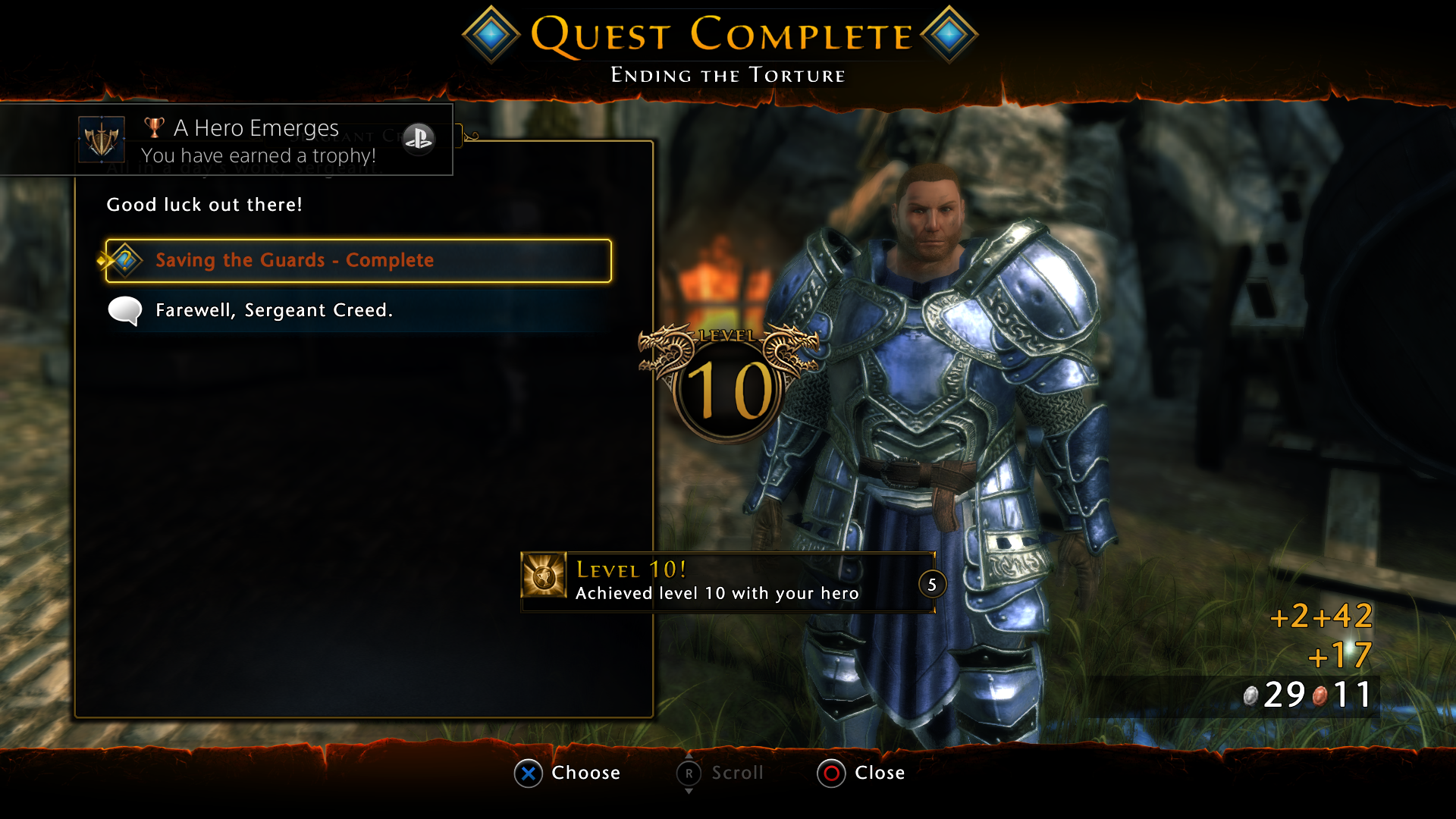This screenshot has width=1456, height=819.
Task: Click the quest diamond icon beside Saving the Guards
Action: pyautogui.click(x=124, y=259)
